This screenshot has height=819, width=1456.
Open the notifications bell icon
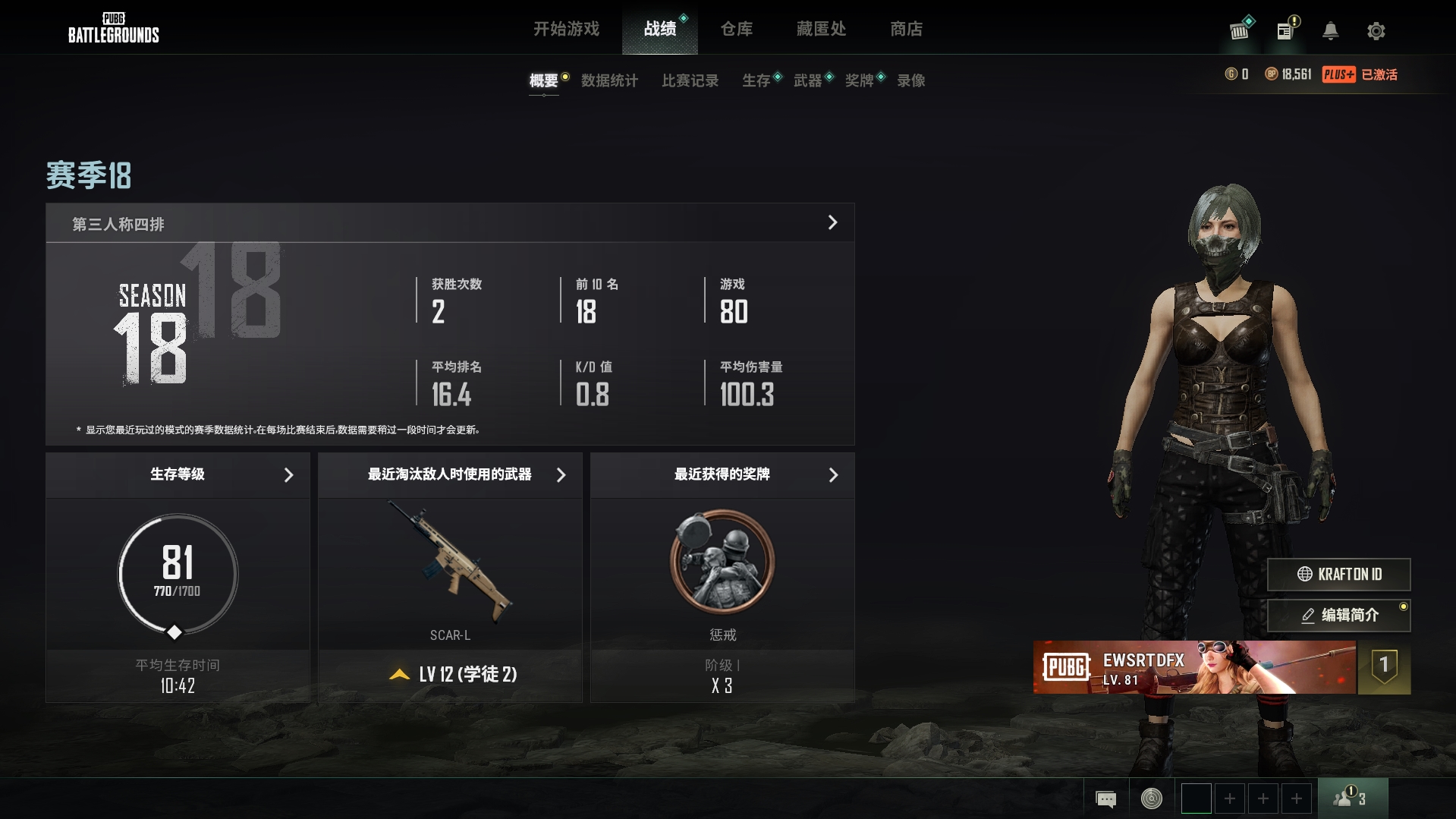point(1331,32)
